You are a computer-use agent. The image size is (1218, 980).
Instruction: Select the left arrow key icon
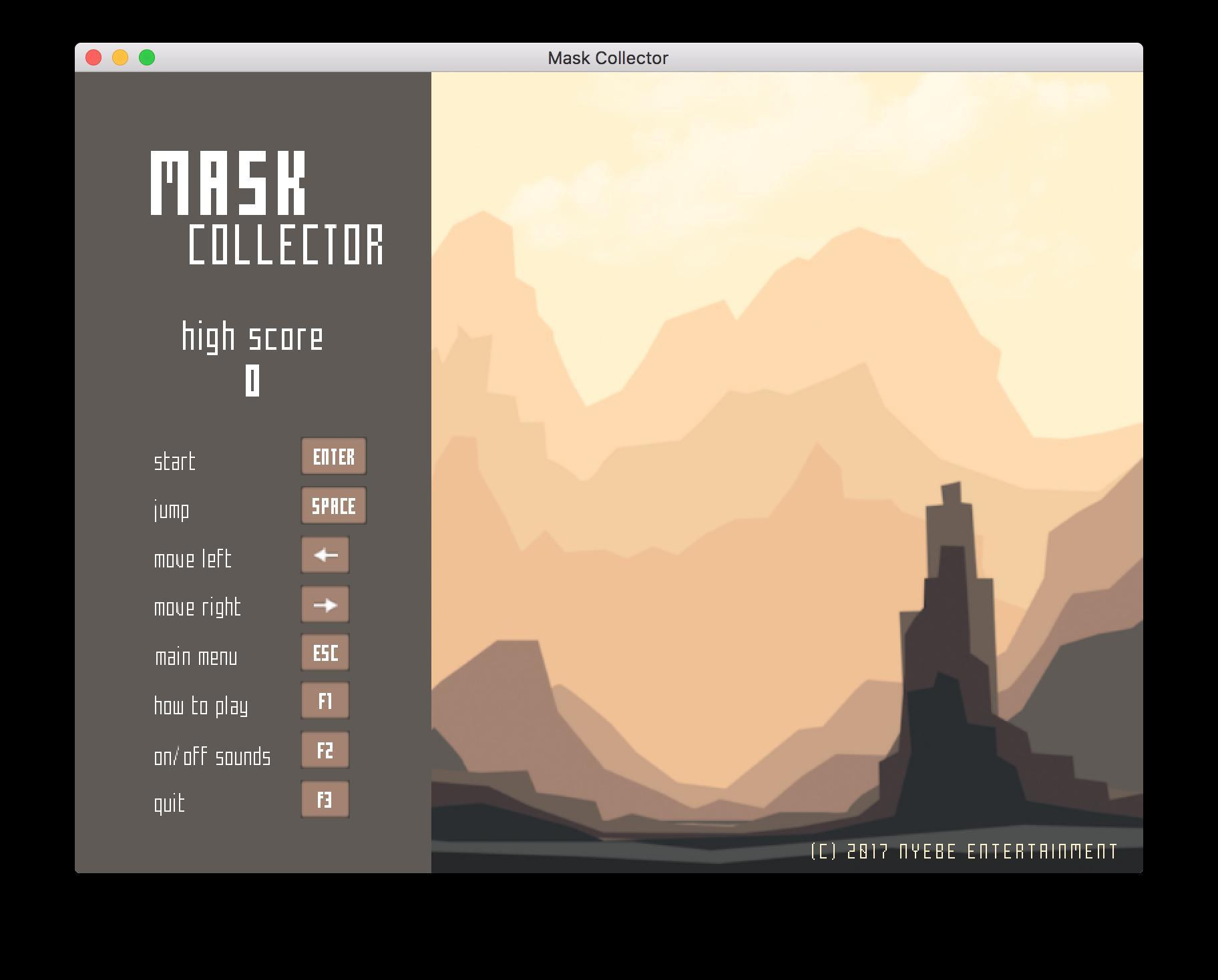[x=325, y=555]
